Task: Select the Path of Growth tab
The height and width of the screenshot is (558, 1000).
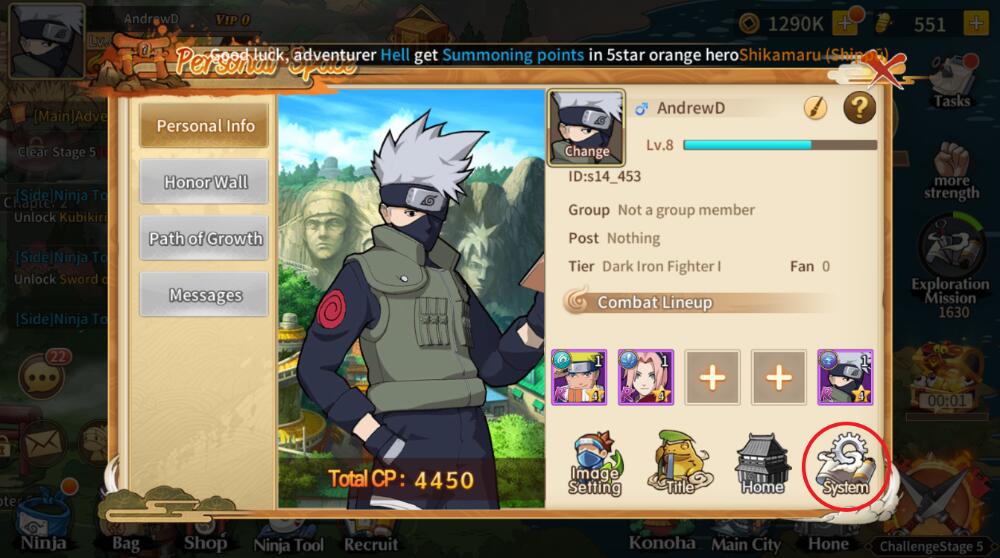Action: coord(205,239)
